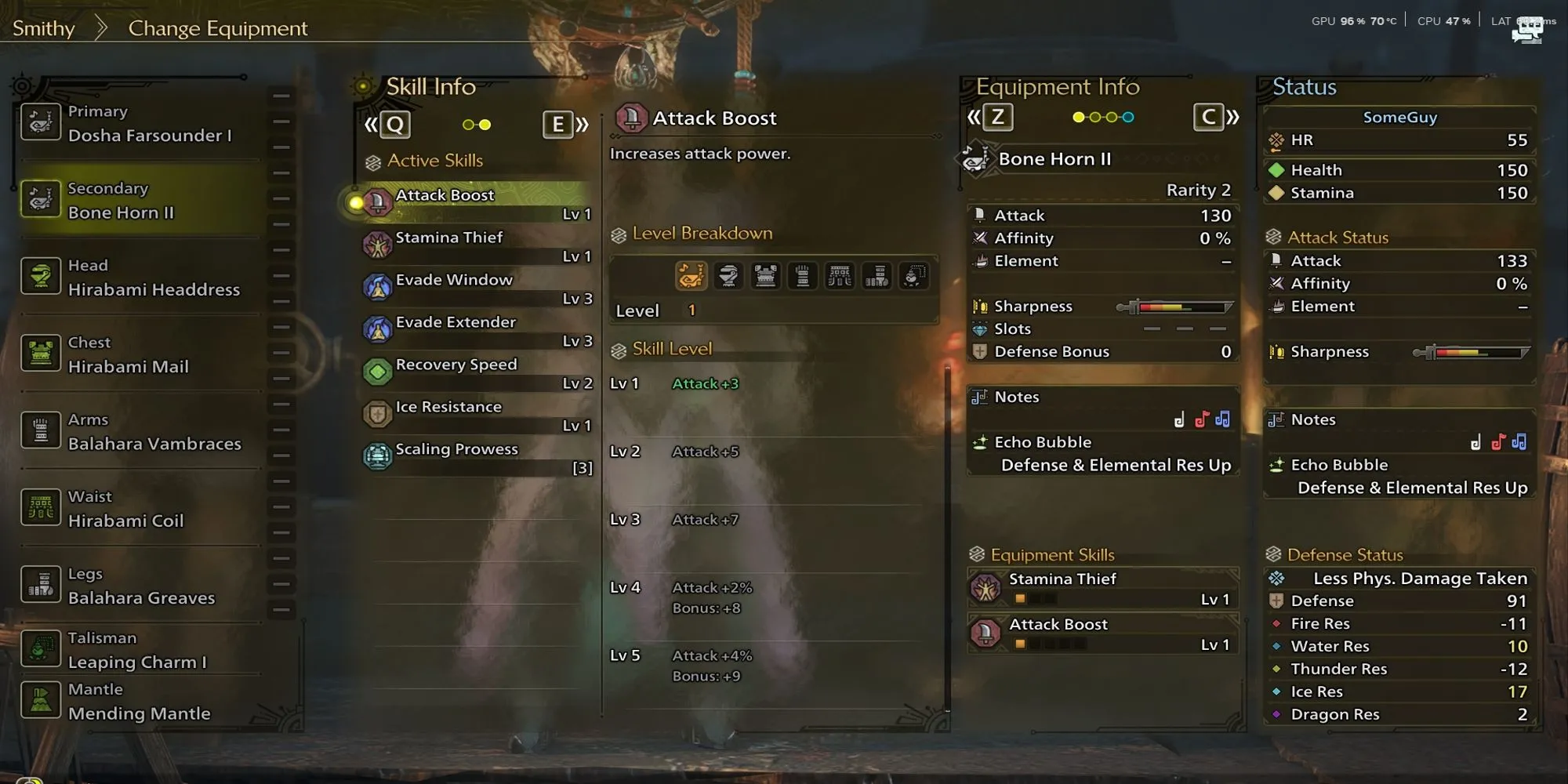Image resolution: width=1568 pixels, height=784 pixels.
Task: Select Stamina Thief under Equipment Skills
Action: [x=1103, y=588]
